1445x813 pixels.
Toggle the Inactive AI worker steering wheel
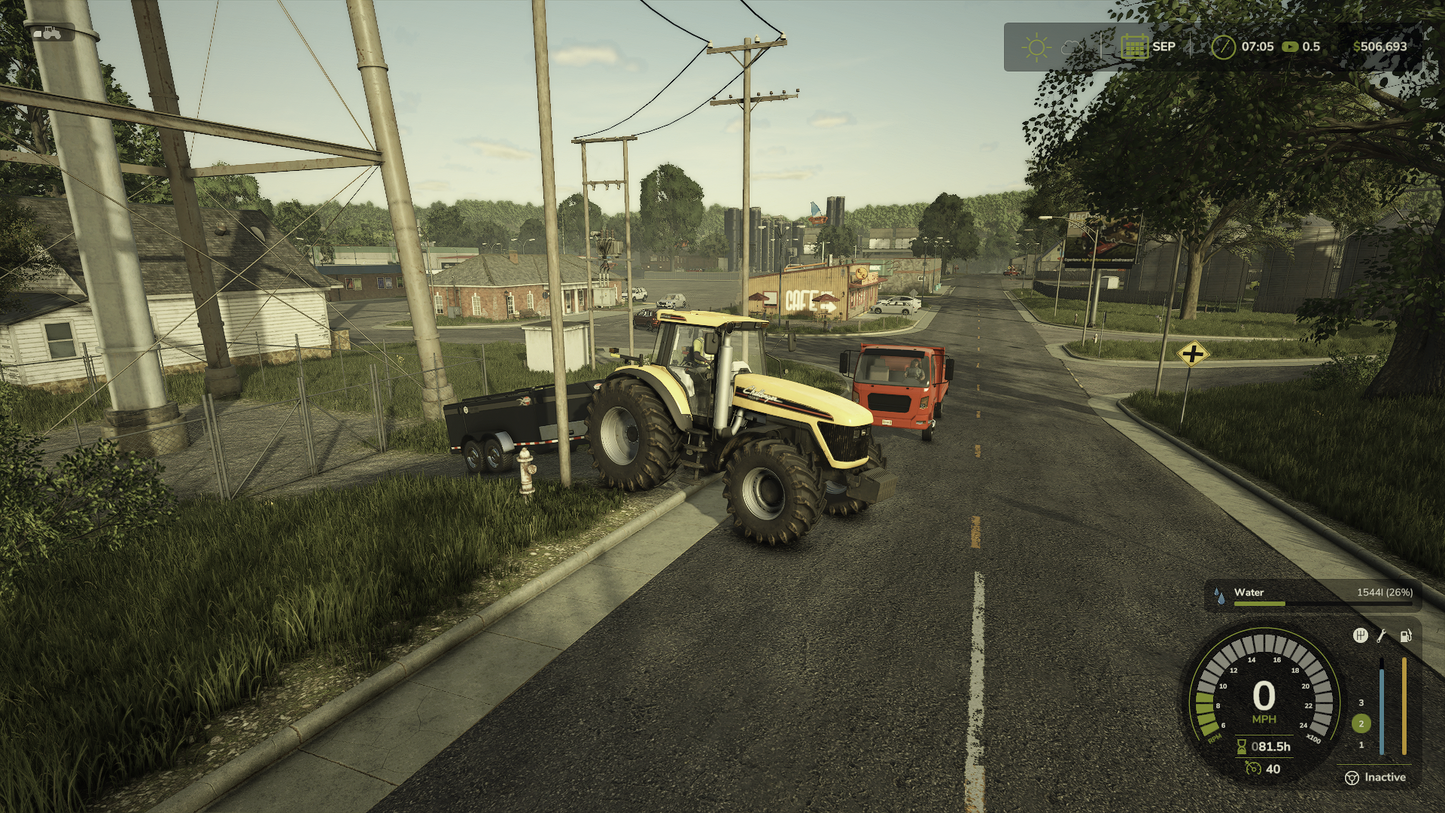click(x=1352, y=777)
